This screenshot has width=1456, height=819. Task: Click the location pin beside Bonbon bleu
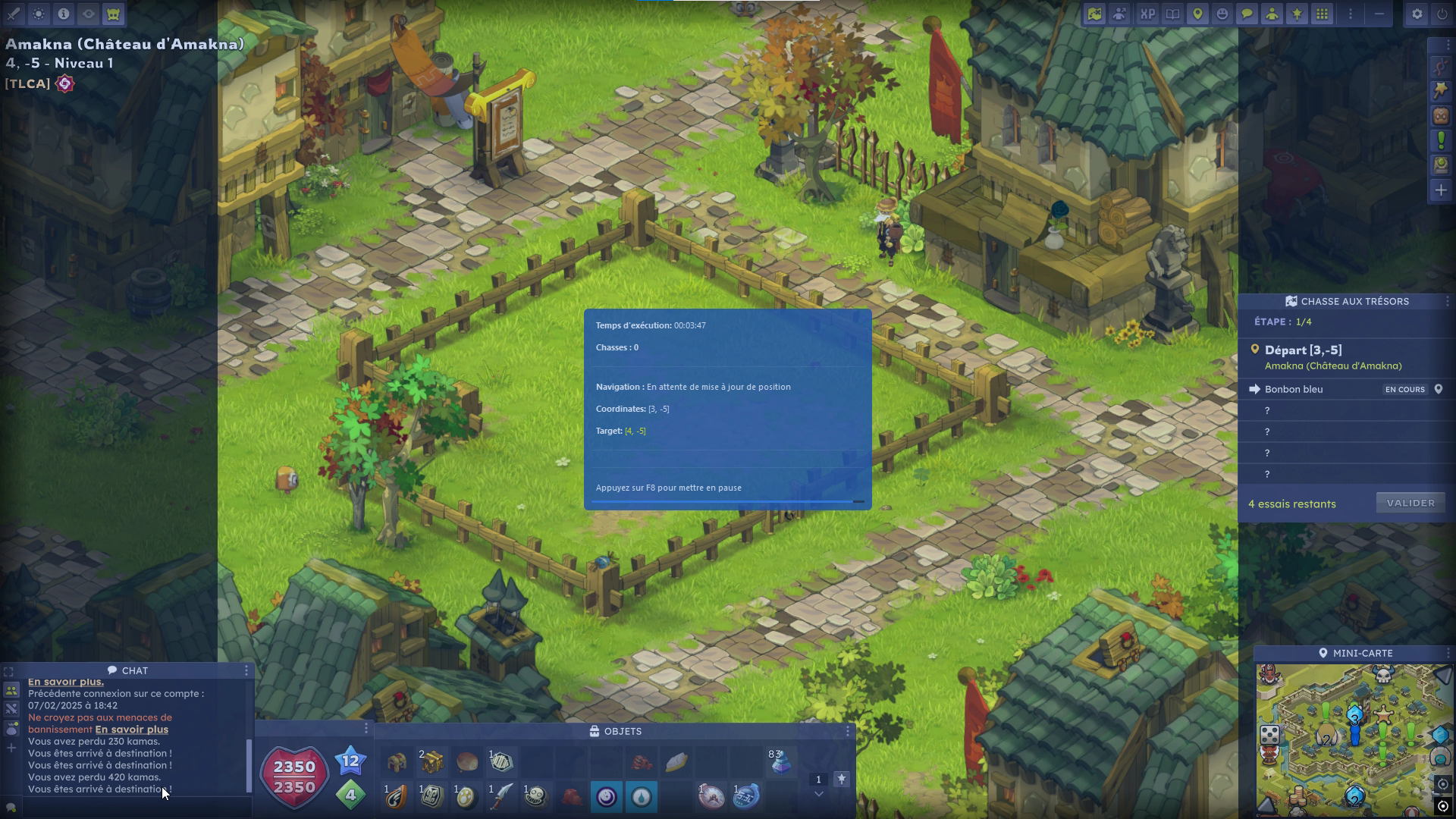click(x=1438, y=389)
